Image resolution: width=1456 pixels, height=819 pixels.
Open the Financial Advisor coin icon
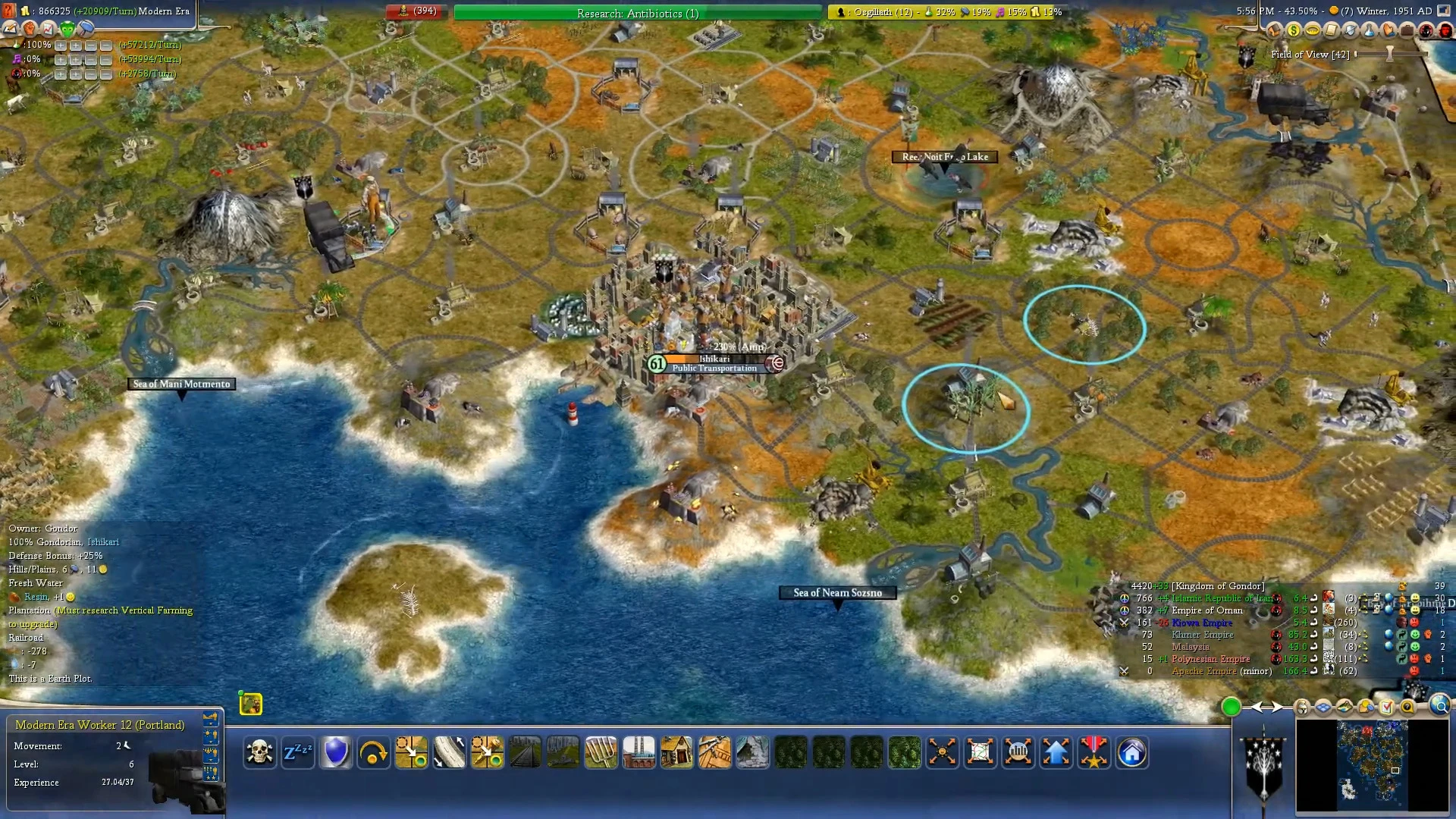point(1293,30)
